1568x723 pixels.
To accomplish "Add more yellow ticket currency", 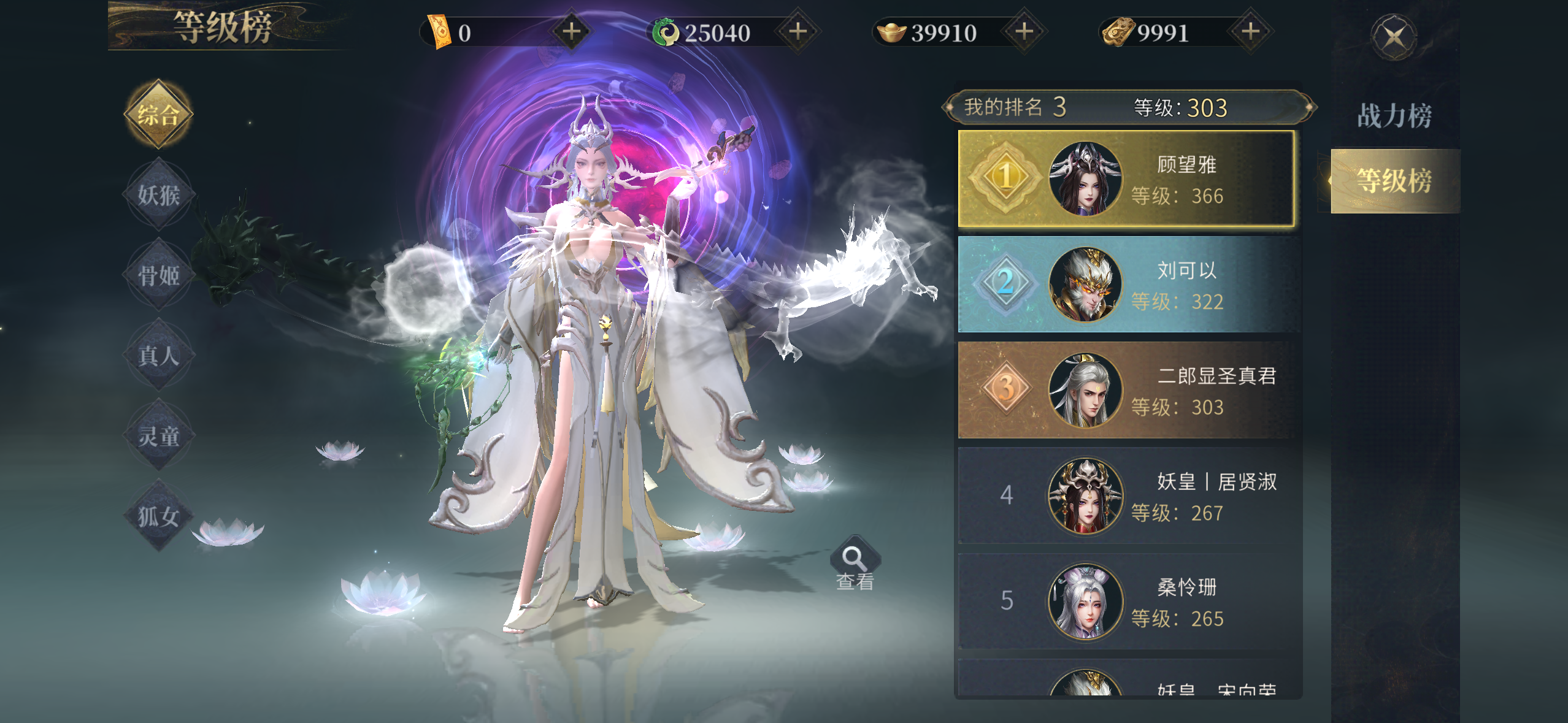I will tap(571, 31).
